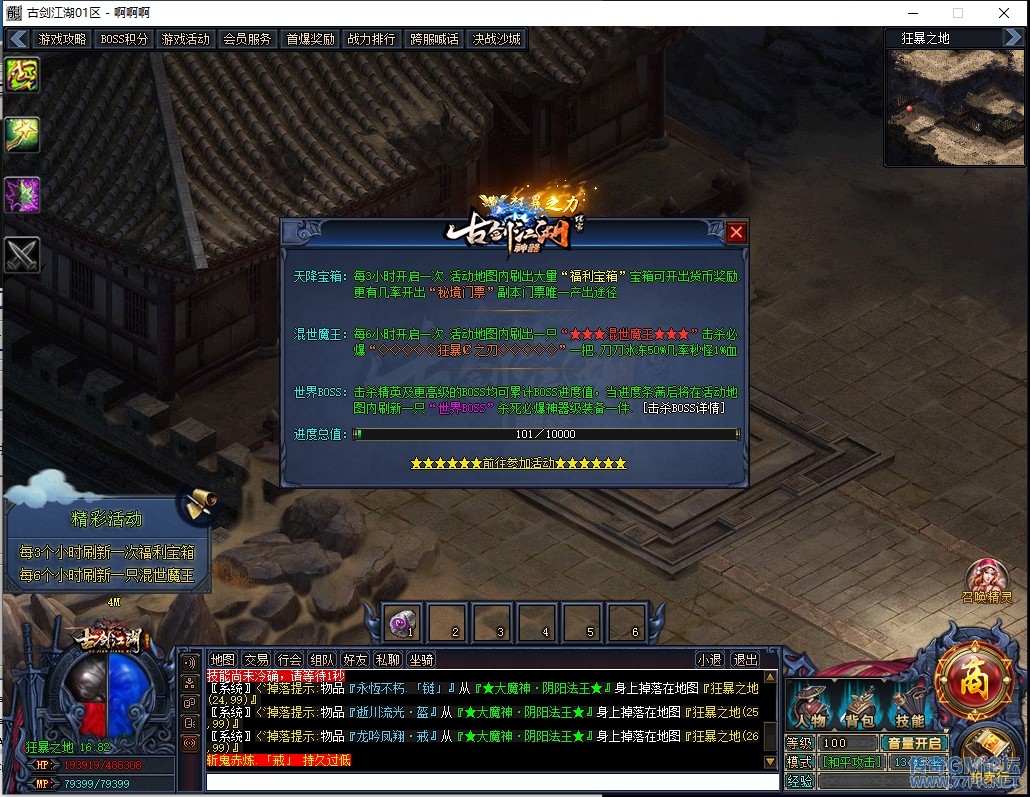Open the 会员服务 menu
This screenshot has width=1030, height=797.
coord(247,39)
